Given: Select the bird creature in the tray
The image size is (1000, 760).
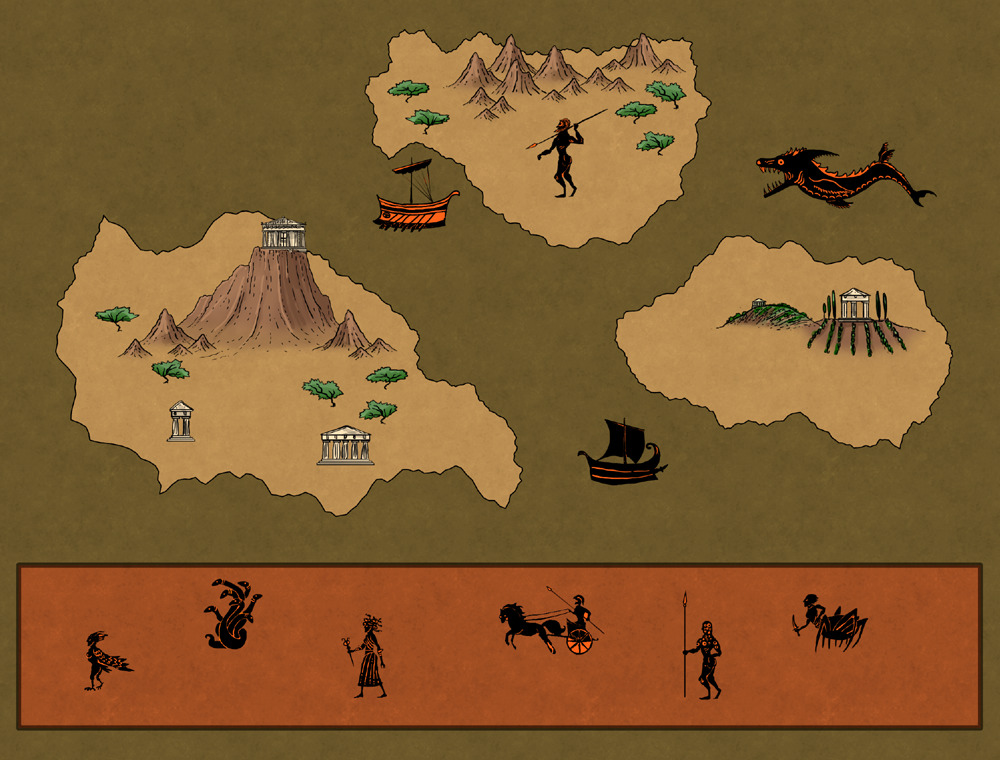Looking at the screenshot, I should pos(104,660).
